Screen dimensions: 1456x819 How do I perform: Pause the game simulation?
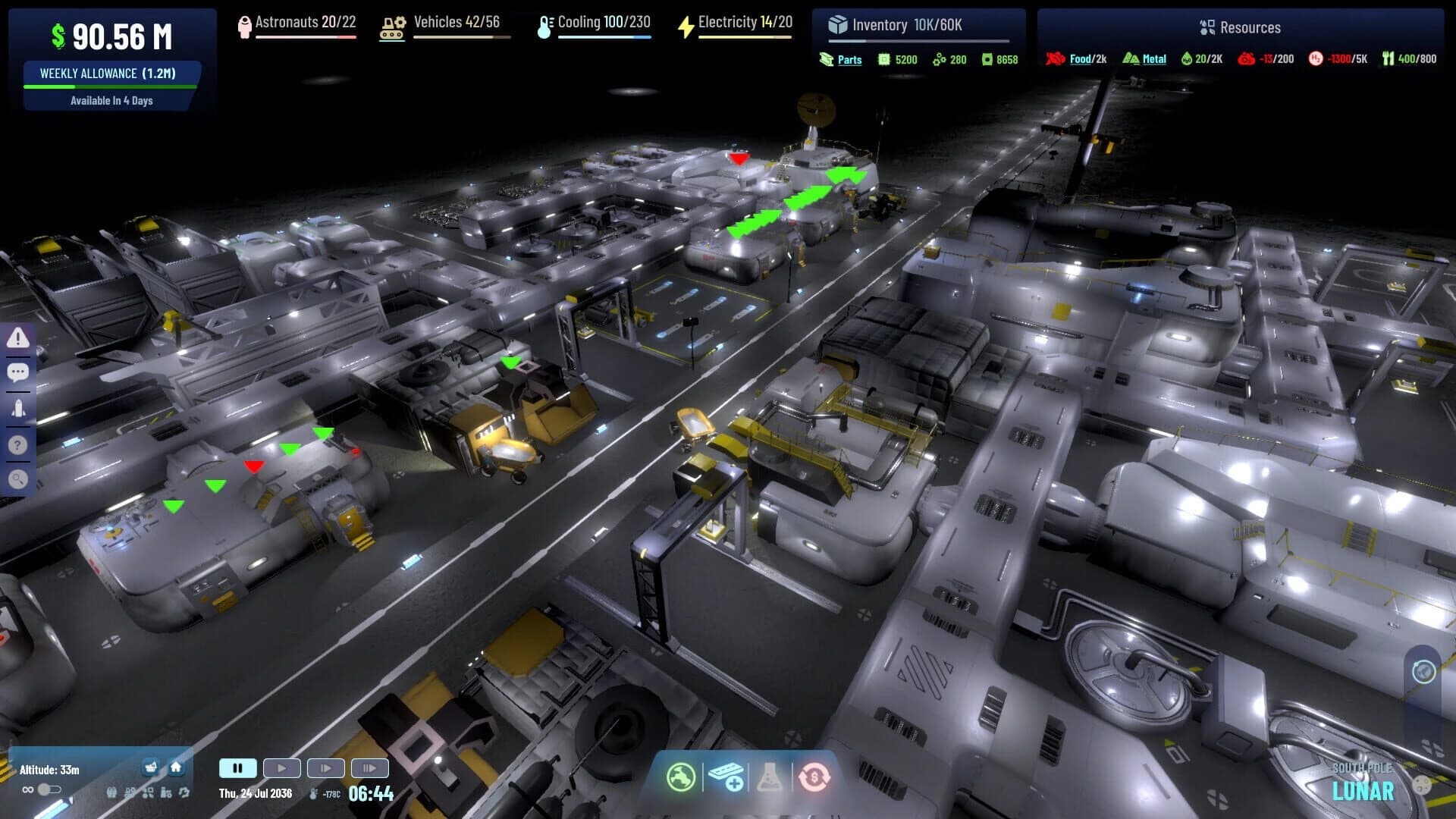[x=237, y=767]
